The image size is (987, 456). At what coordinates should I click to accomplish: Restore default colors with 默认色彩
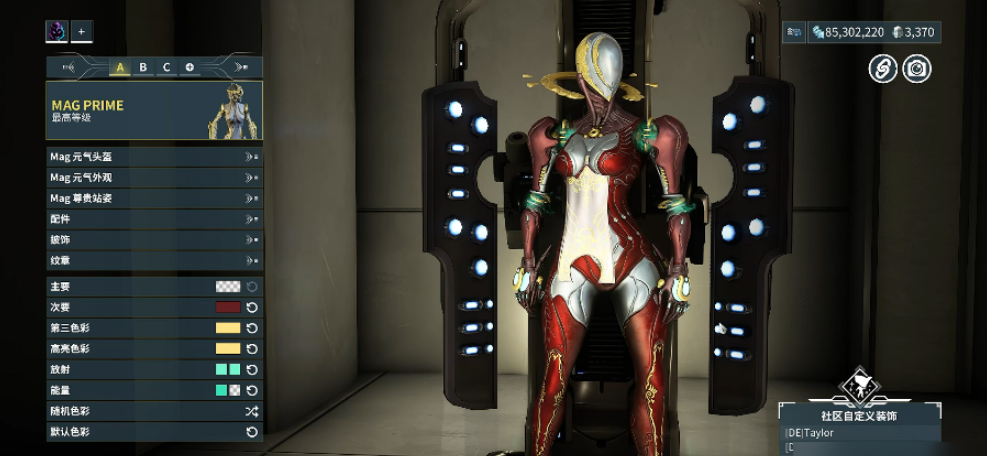point(252,432)
